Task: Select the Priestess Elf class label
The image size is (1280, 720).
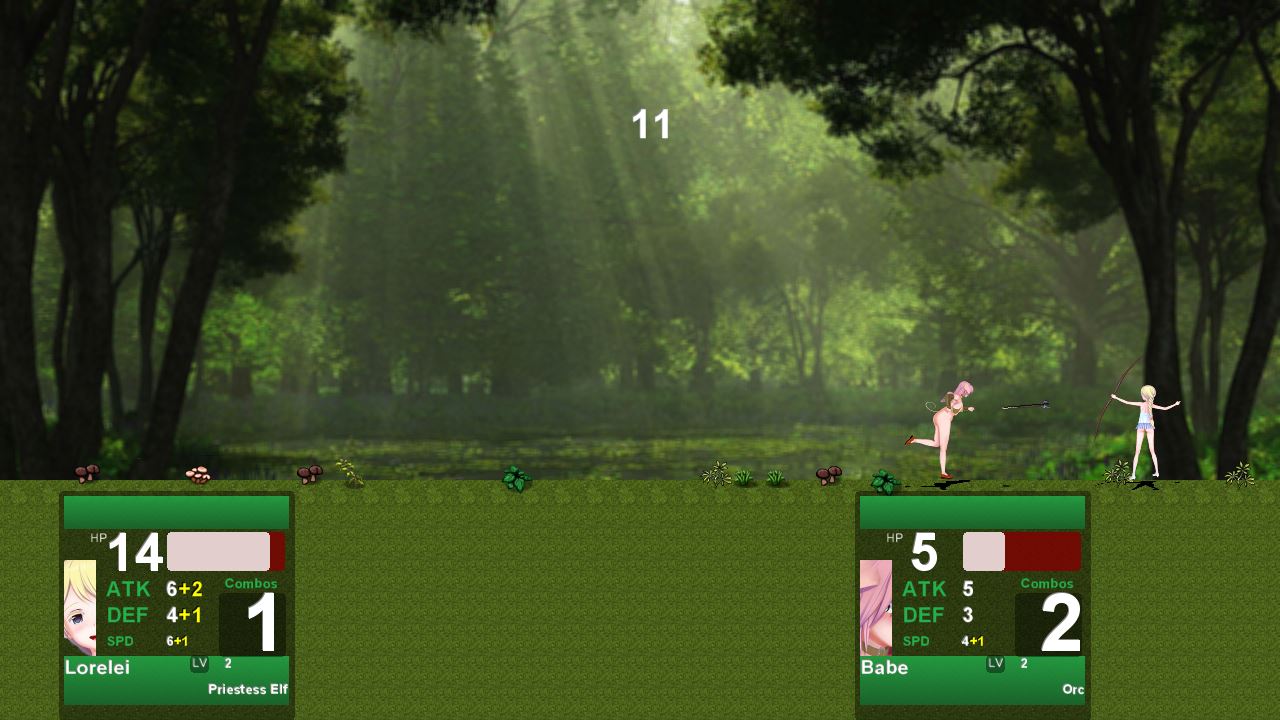Action: tap(248, 689)
